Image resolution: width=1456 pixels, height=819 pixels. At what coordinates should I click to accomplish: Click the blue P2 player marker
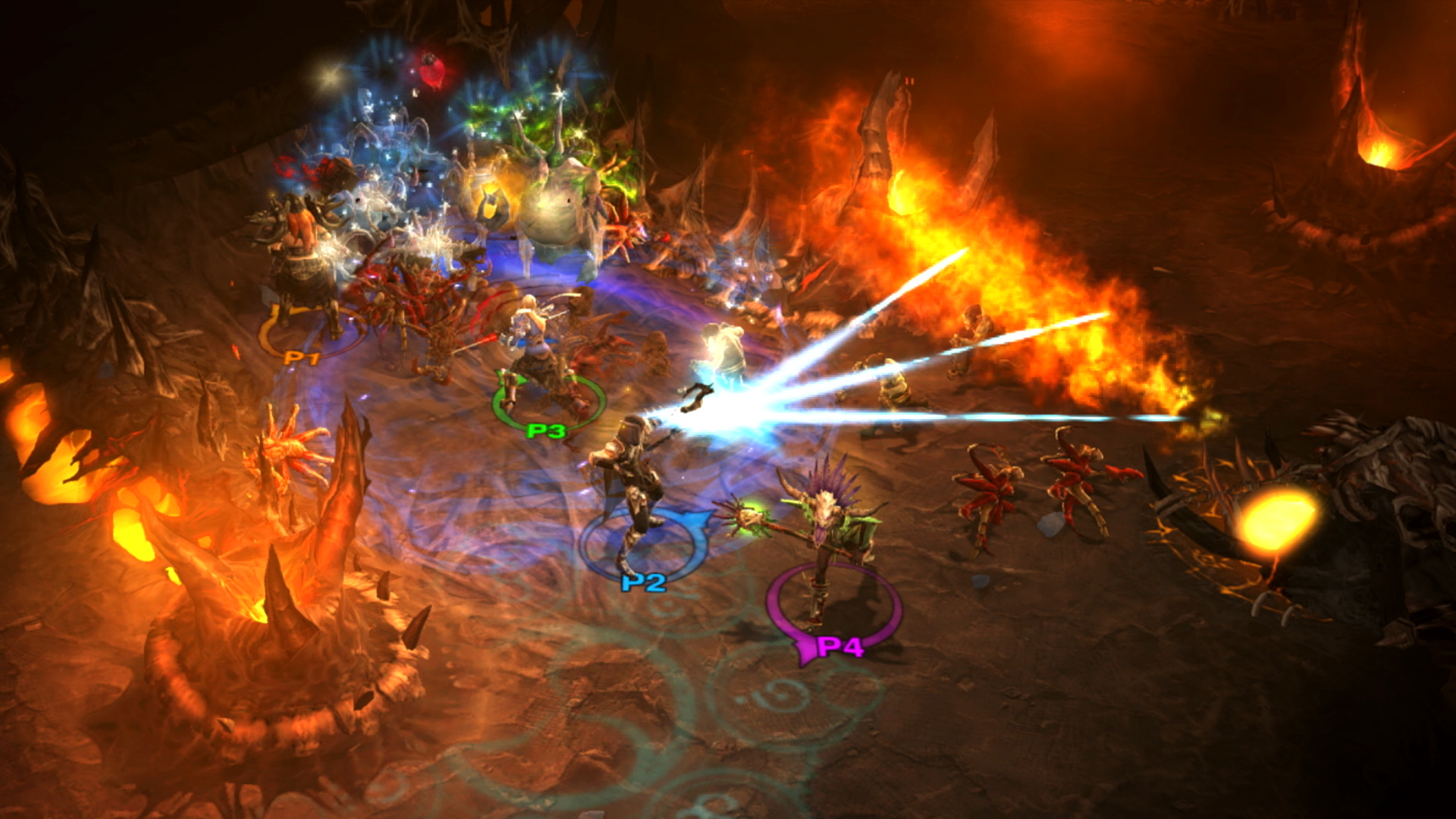point(643,582)
